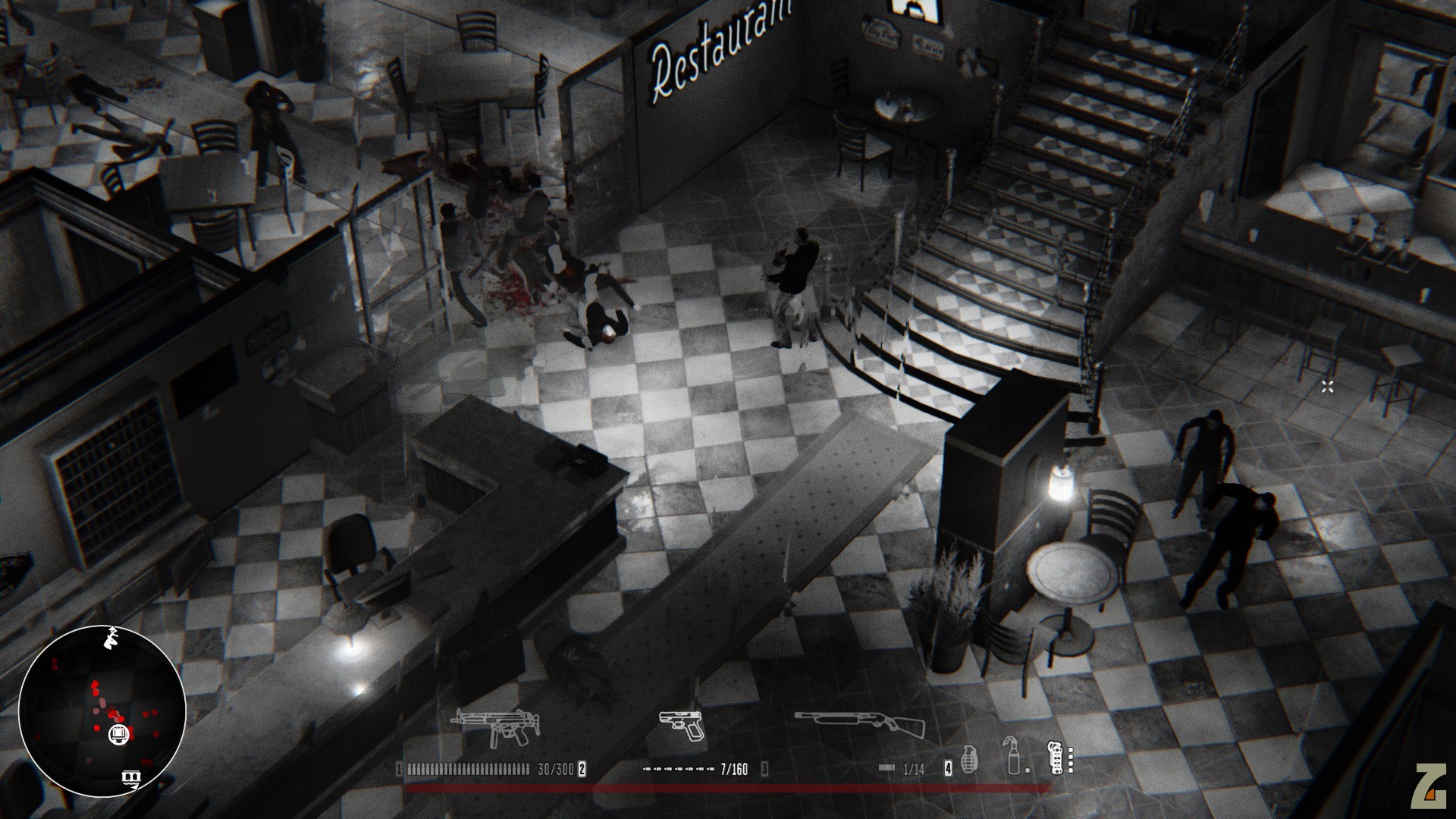
Task: Equip the pump shotgun weapon icon
Action: point(860,726)
